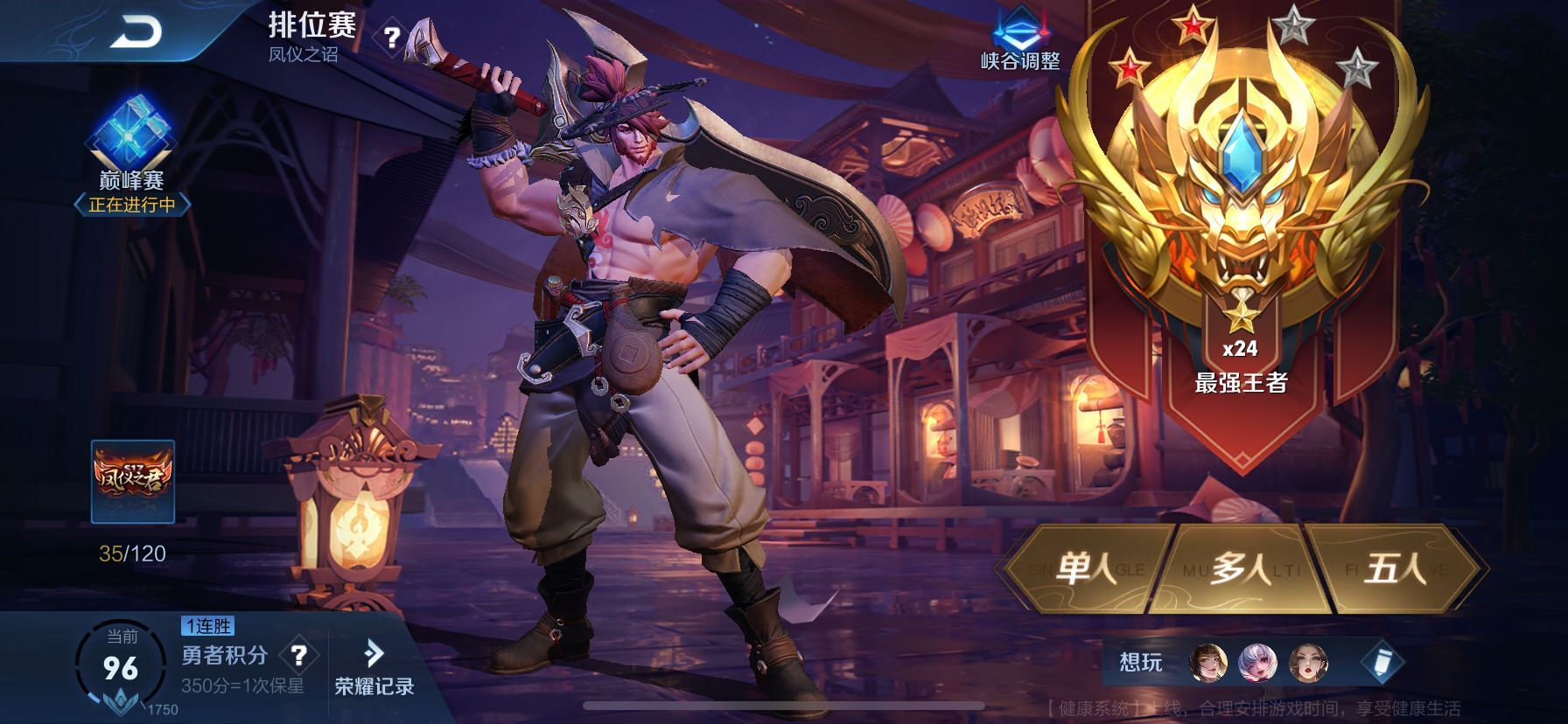Select the 凤仪之君 season reward thumbnail
Image resolution: width=1568 pixels, height=724 pixels.
133,482
